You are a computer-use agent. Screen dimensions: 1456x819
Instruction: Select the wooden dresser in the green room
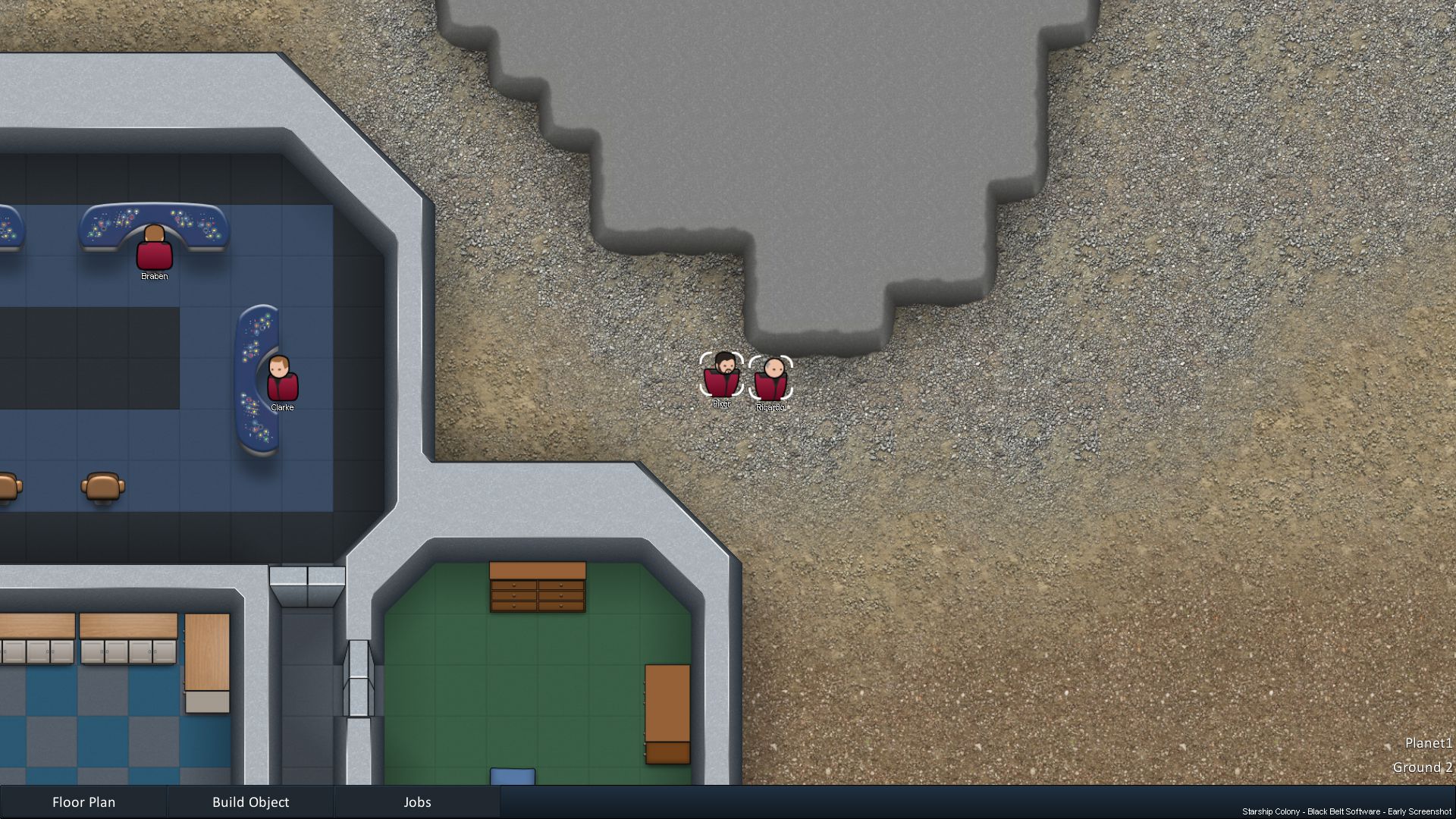tap(538, 588)
